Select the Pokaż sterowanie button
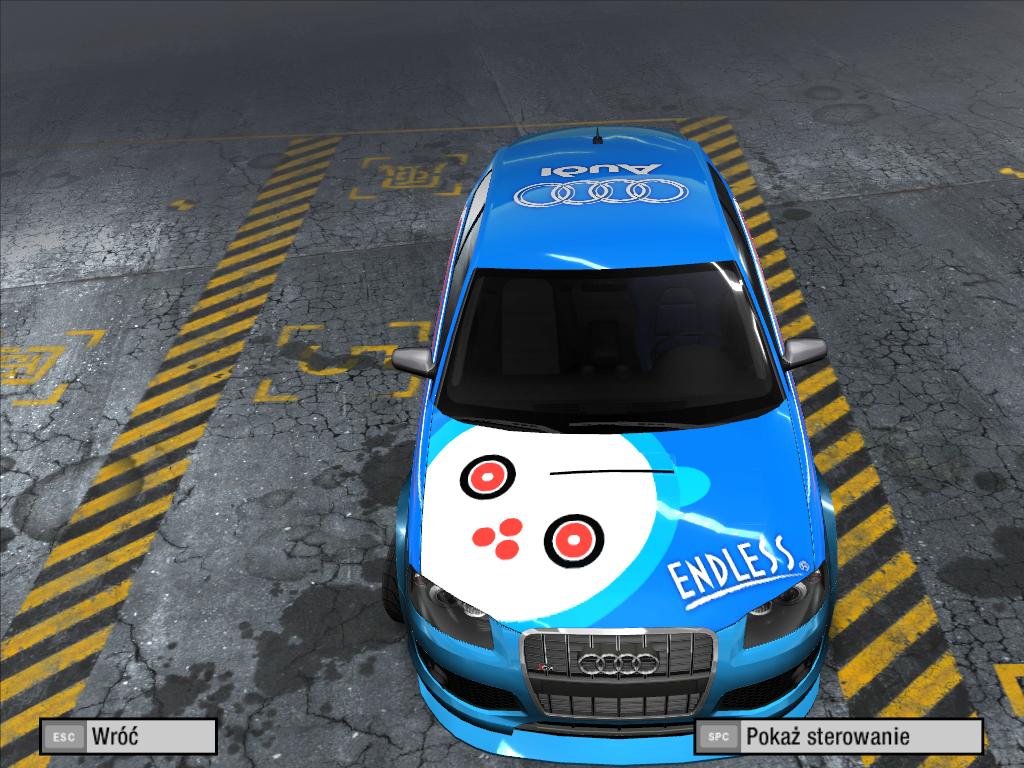 click(x=838, y=737)
